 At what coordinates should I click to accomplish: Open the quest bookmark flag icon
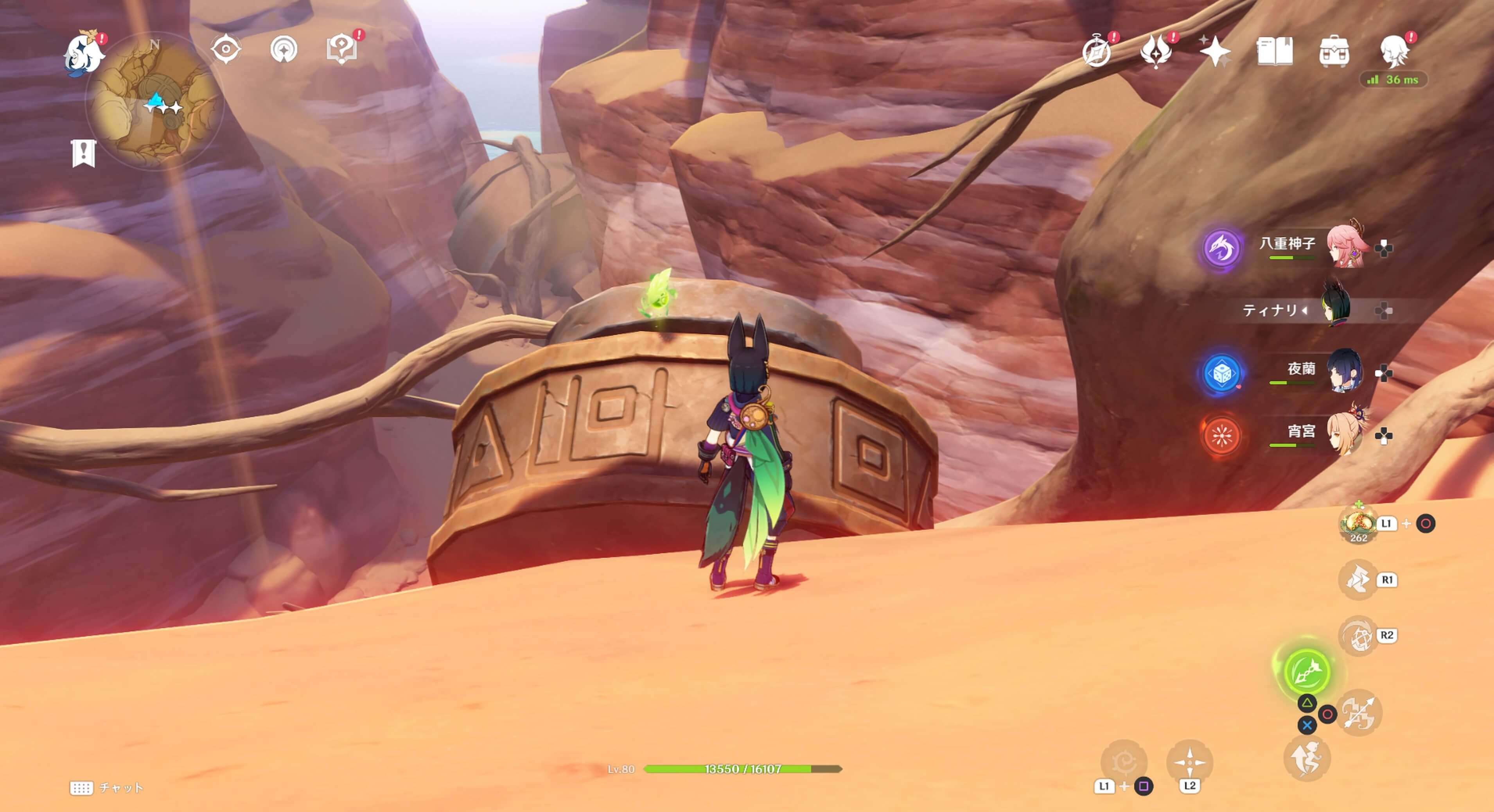click(84, 153)
